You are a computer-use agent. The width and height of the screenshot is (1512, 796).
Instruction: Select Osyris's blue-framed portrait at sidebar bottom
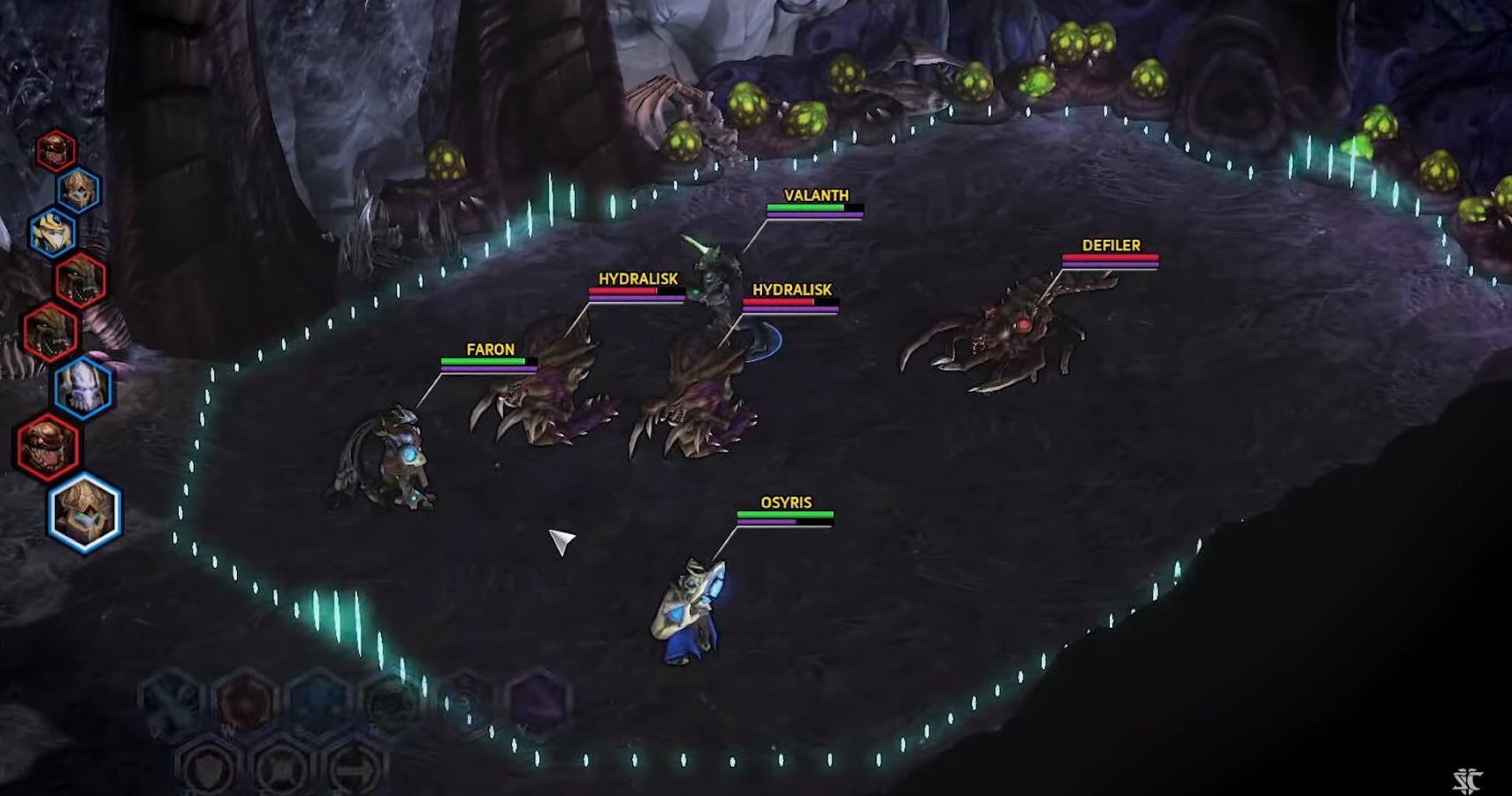(x=83, y=506)
